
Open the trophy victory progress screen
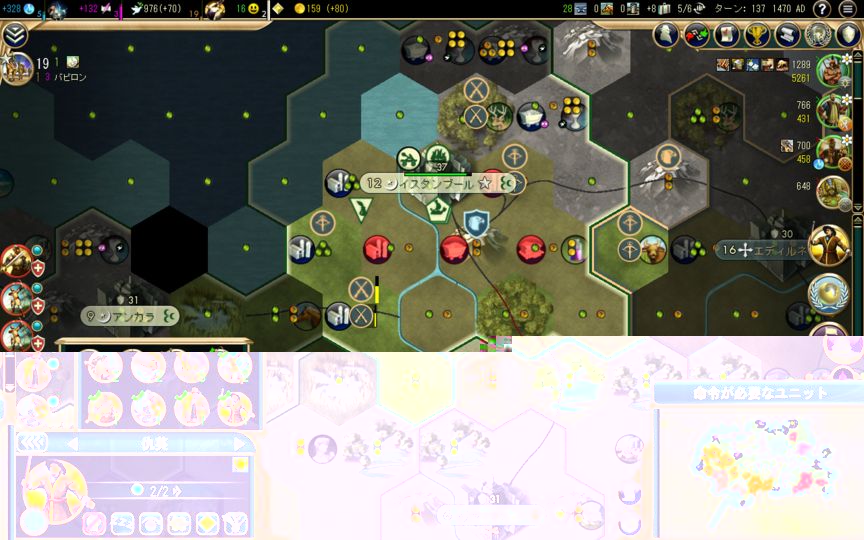pyautogui.click(x=757, y=35)
